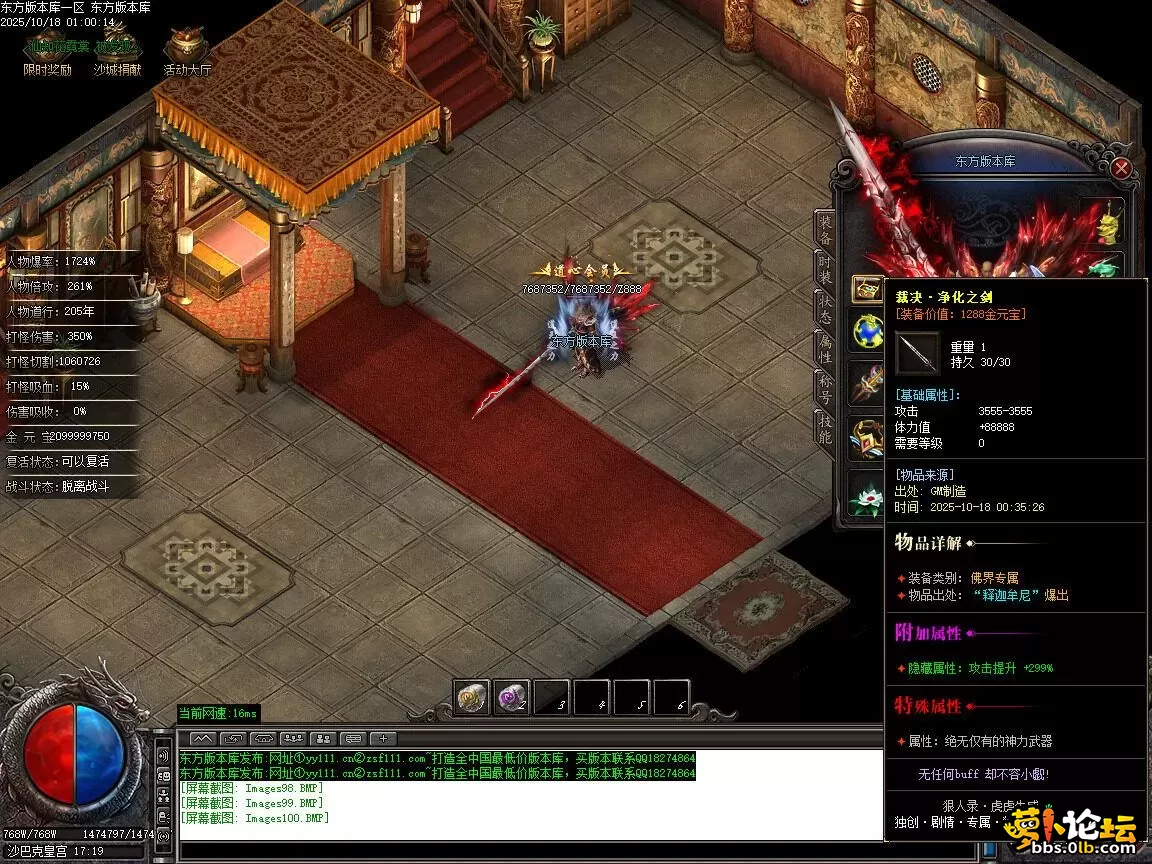Switch to the 时装 fashion tab
Screen dimensions: 1152x864
[x=825, y=269]
